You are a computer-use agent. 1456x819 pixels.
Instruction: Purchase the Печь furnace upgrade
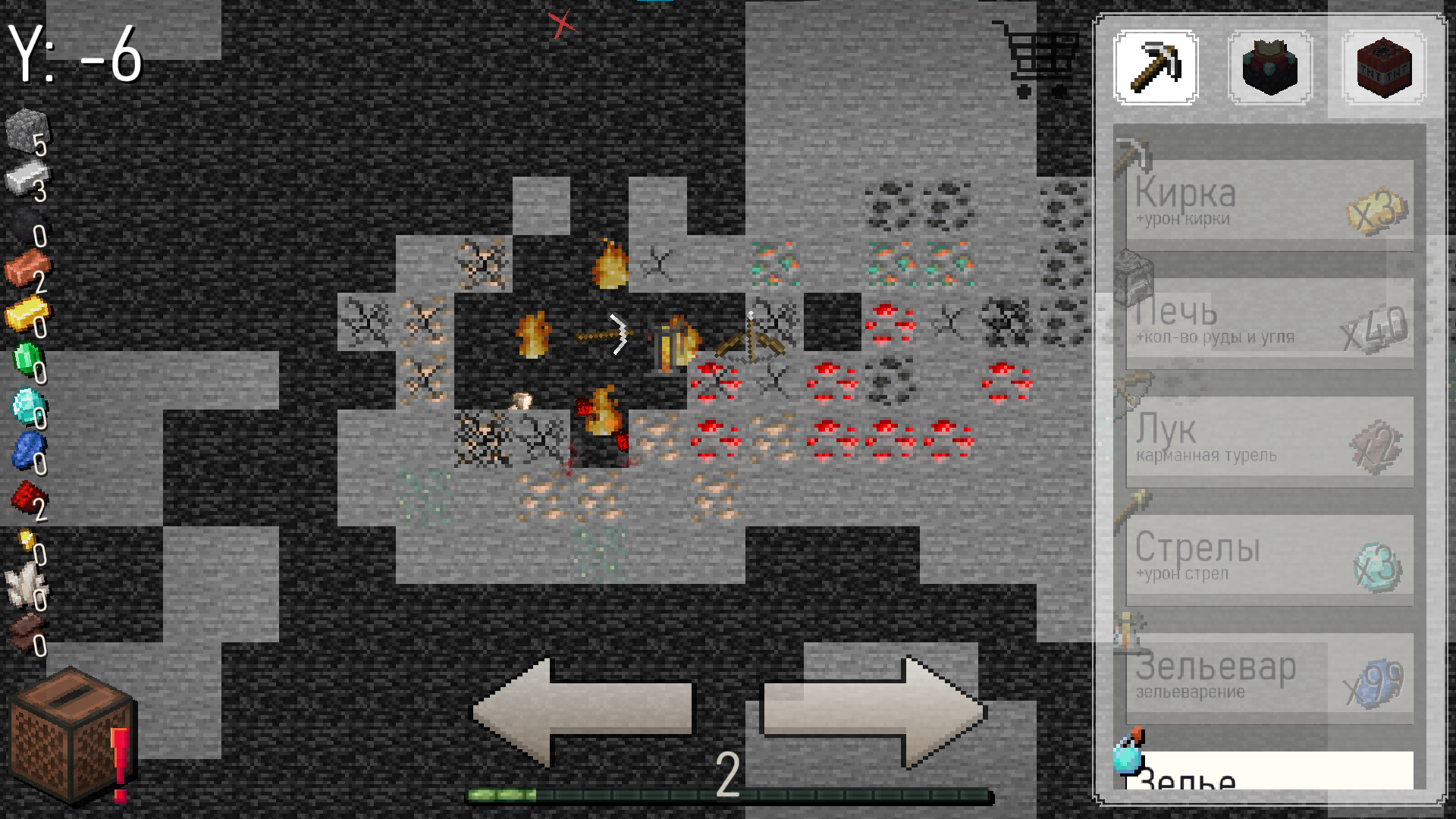pos(1266,322)
